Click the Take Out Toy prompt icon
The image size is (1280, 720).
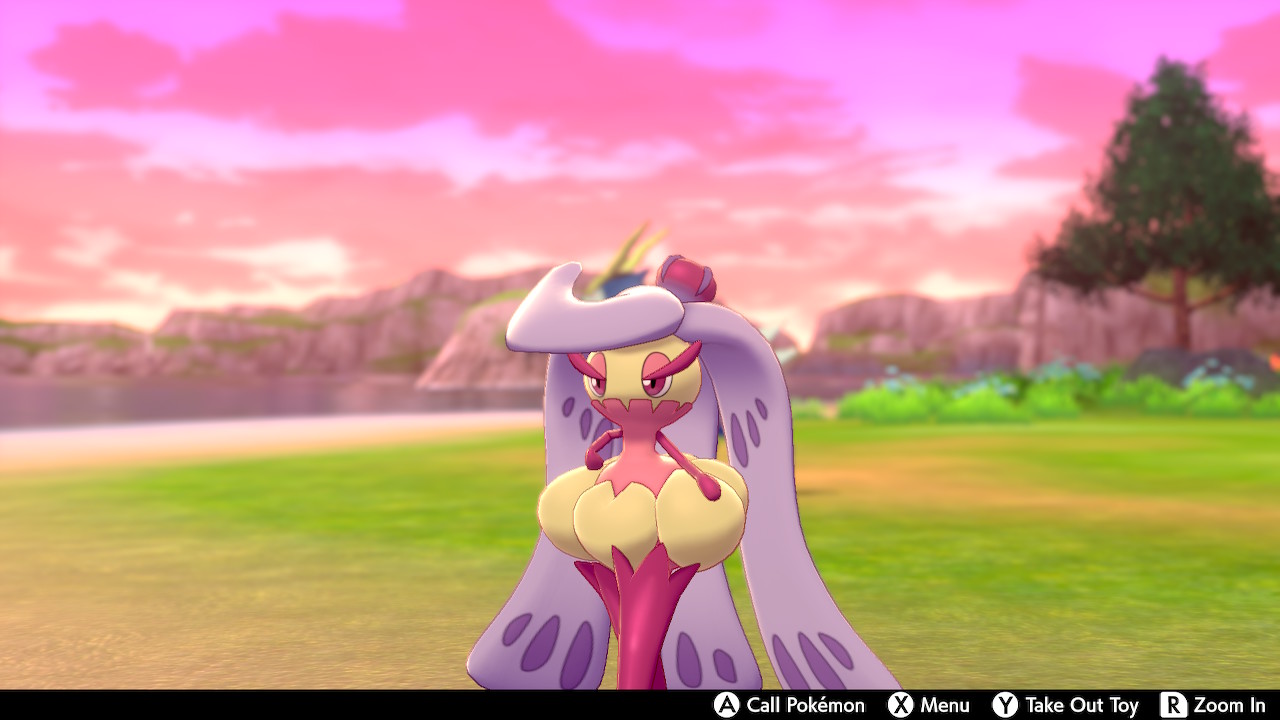pos(1003,705)
